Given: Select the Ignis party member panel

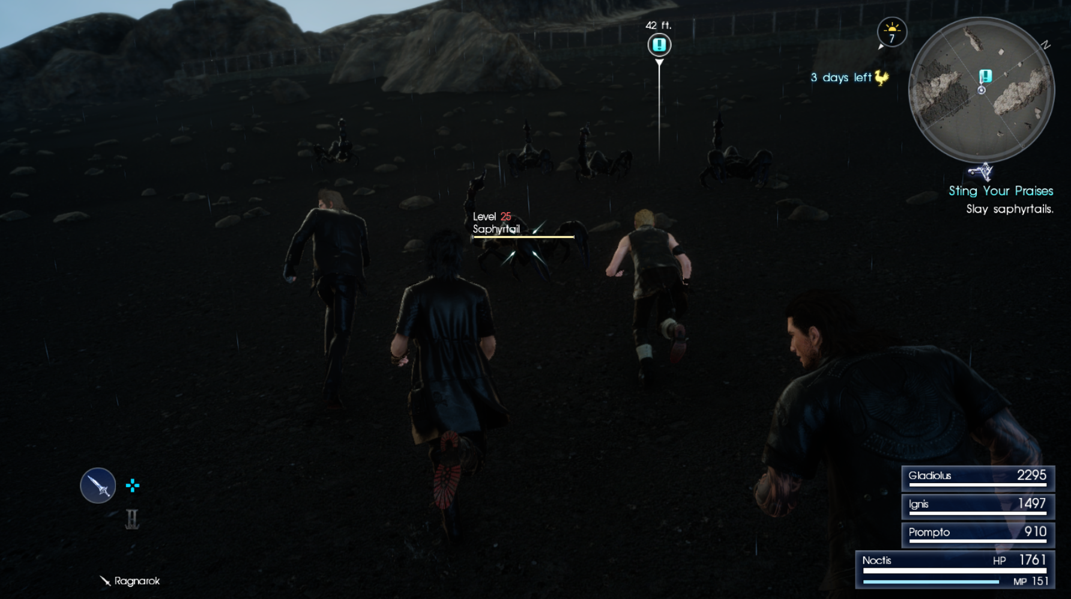Looking at the screenshot, I should 976,505.
